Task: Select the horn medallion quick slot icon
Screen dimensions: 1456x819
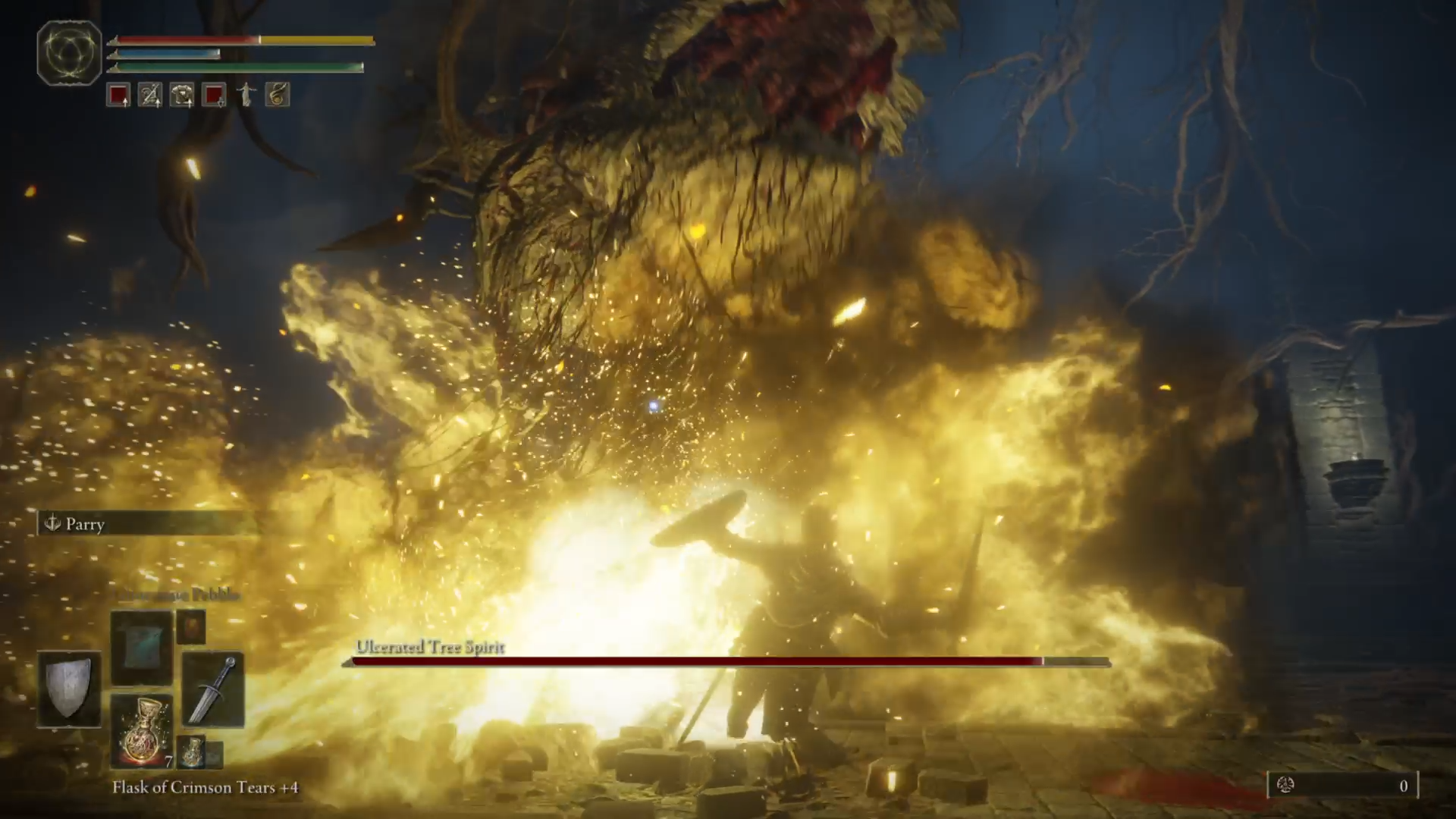Action: pos(276,94)
